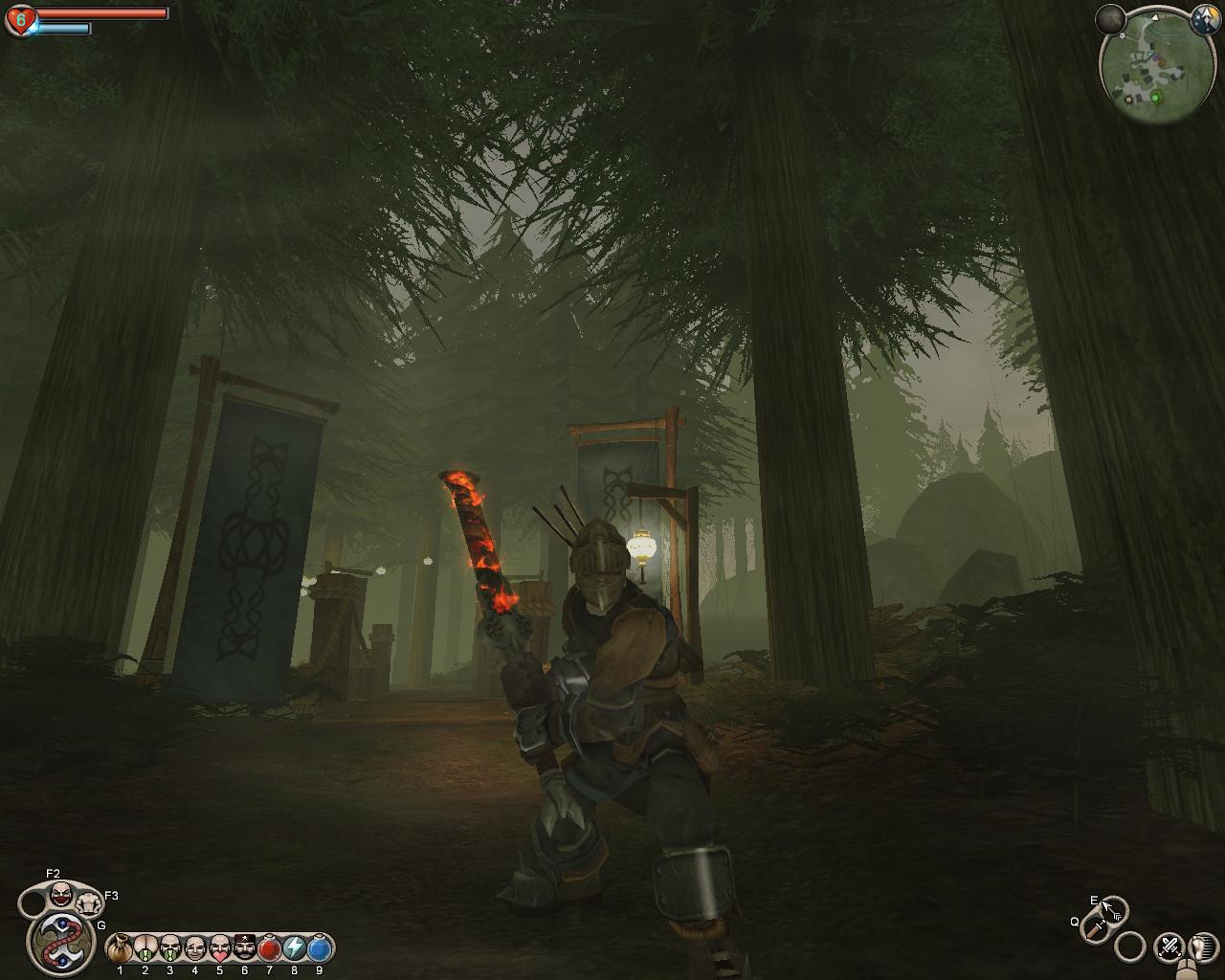Image resolution: width=1225 pixels, height=980 pixels.
Task: Choose the green-bearded face expression in slot 3
Action: click(169, 948)
